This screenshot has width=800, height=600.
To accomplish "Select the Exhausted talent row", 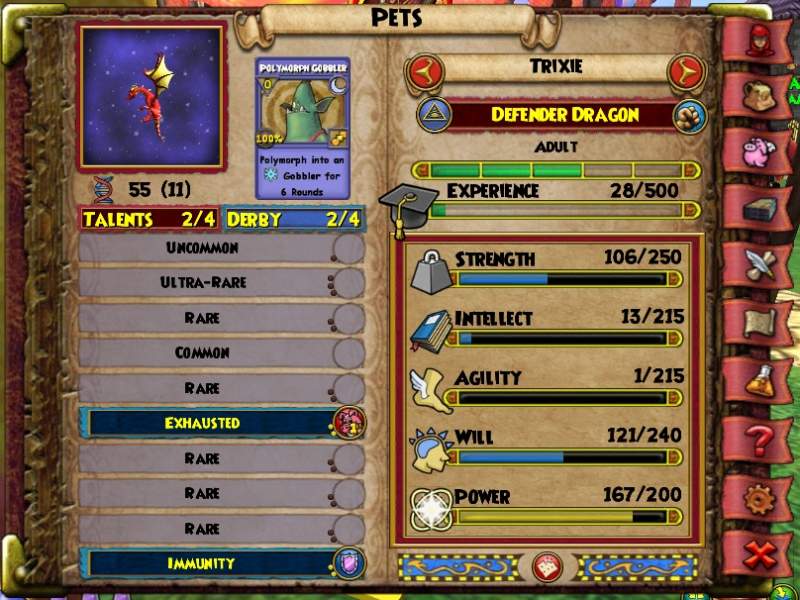I will (x=221, y=423).
